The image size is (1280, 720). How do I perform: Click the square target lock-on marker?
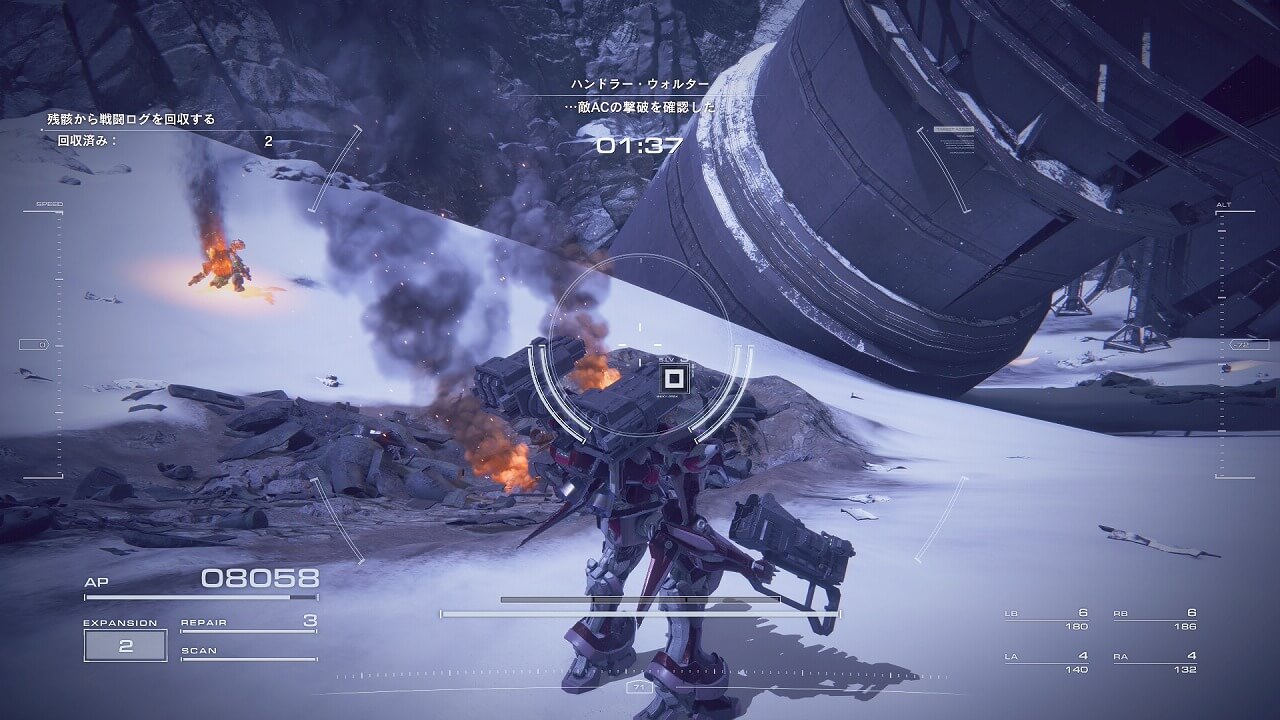pos(675,379)
